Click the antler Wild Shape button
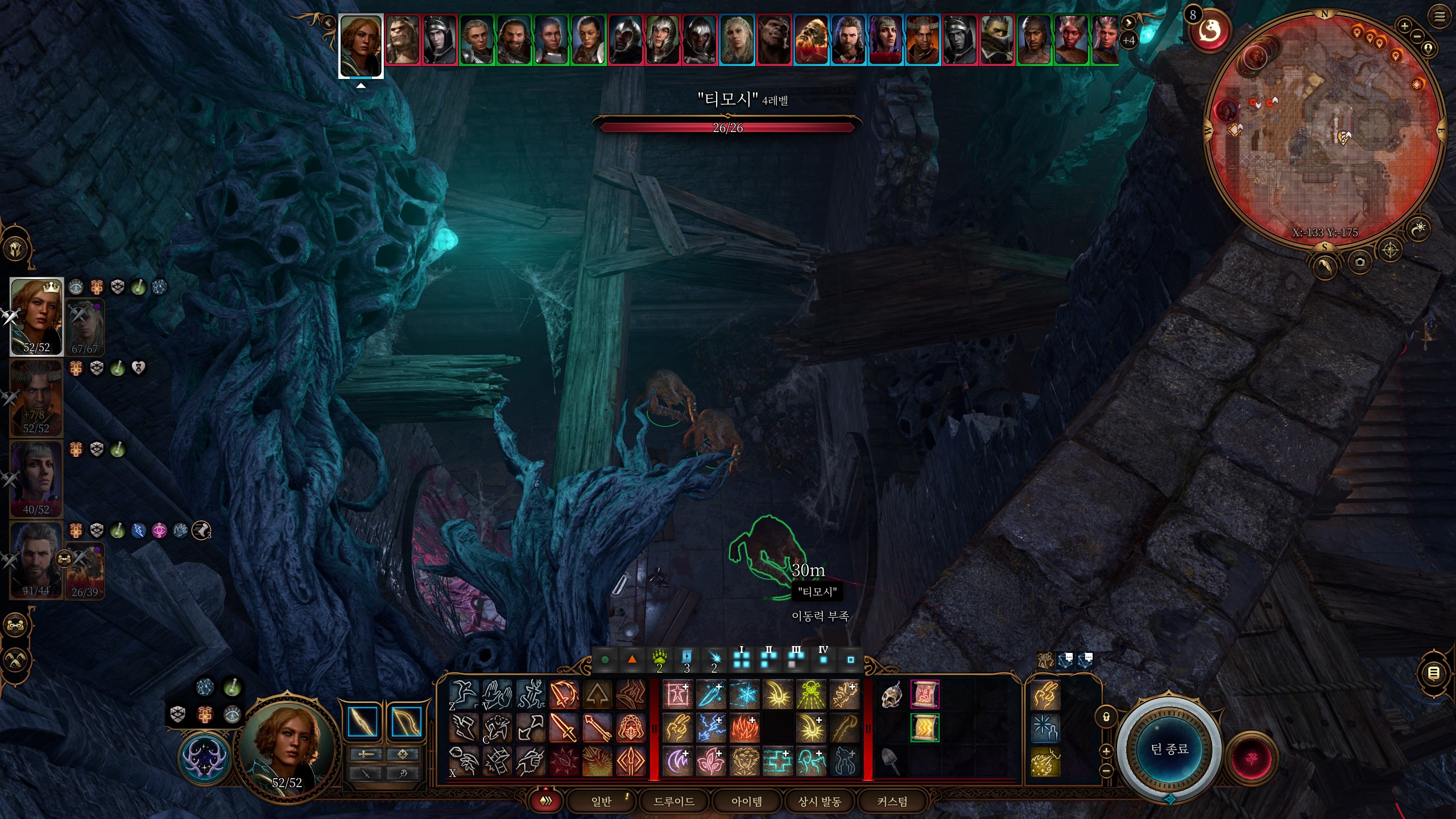The height and width of the screenshot is (819, 1456). pyautogui.click(x=205, y=758)
